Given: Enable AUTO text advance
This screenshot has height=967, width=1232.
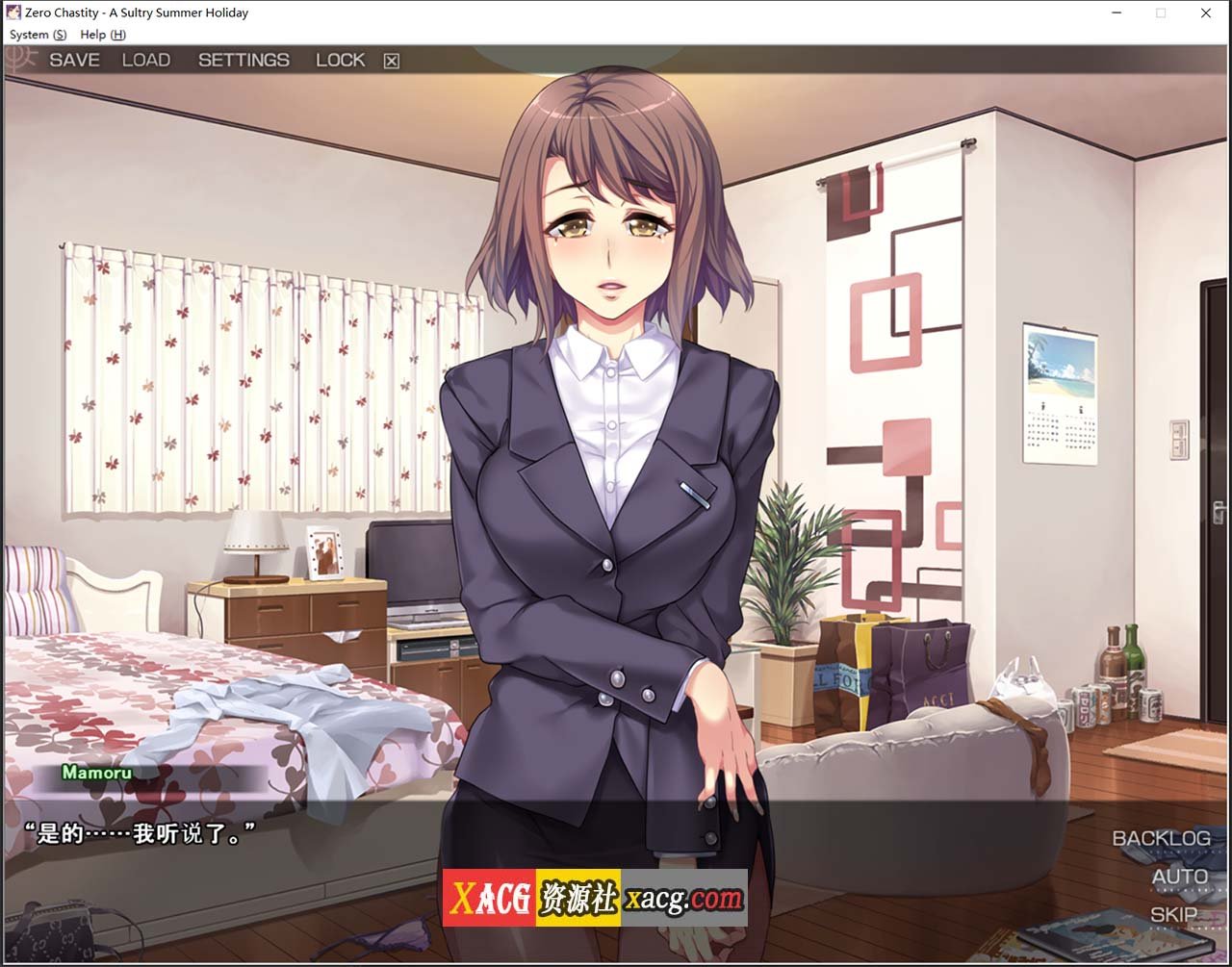Looking at the screenshot, I should [1179, 877].
